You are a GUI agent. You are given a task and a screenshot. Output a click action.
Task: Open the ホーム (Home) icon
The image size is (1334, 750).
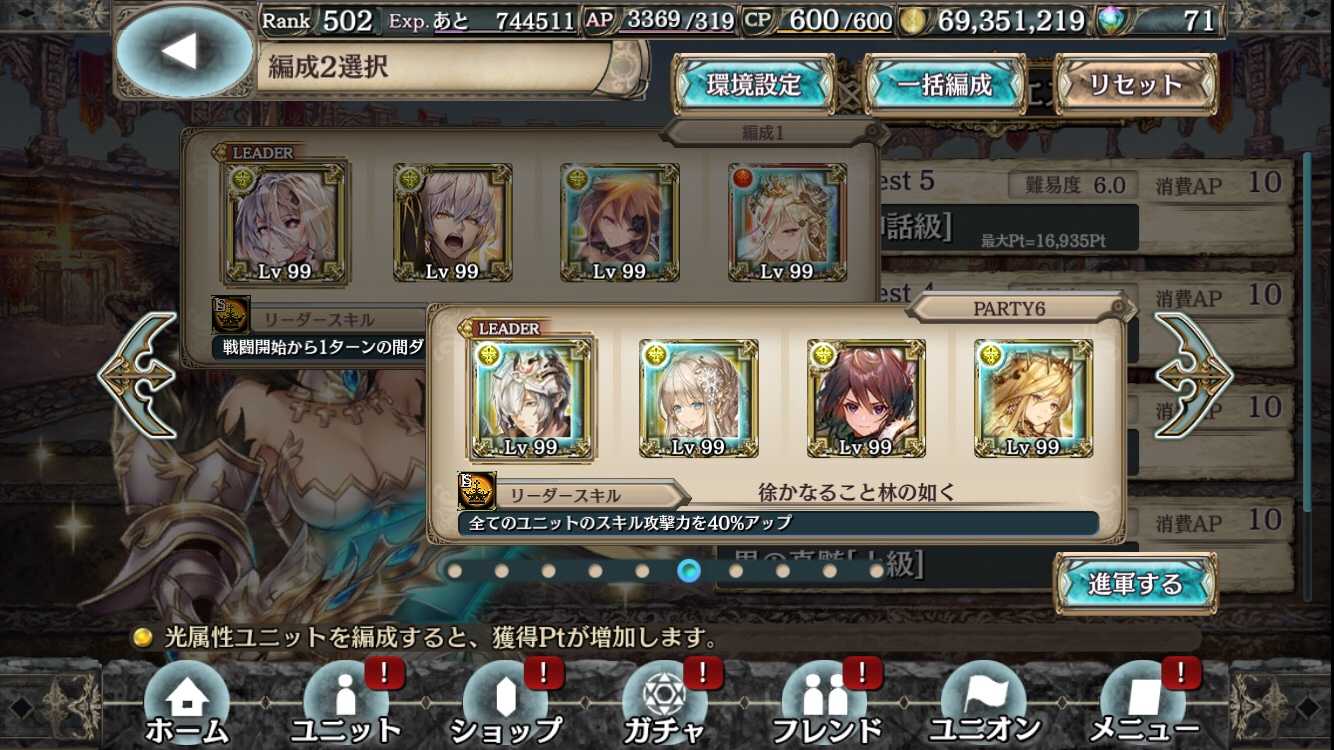[x=185, y=706]
